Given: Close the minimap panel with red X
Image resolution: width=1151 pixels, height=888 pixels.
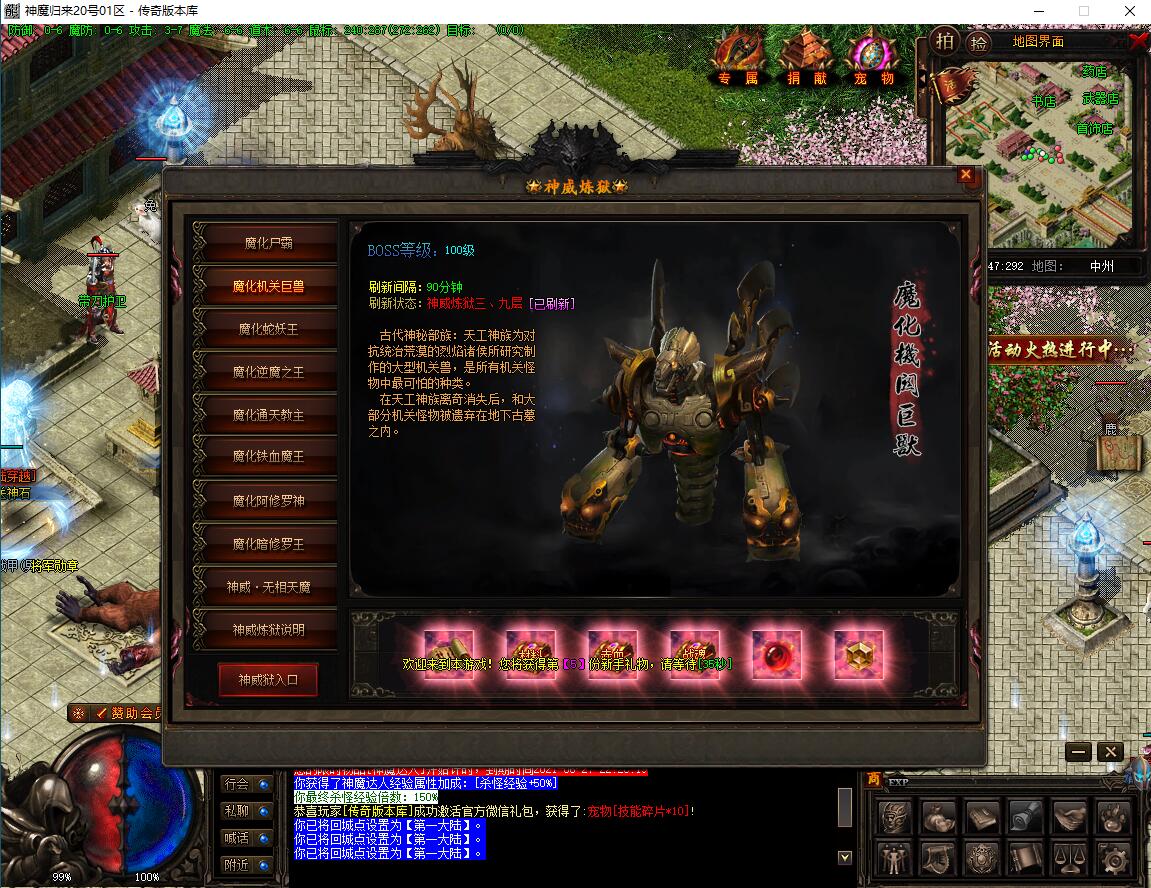Looking at the screenshot, I should 1137,41.
